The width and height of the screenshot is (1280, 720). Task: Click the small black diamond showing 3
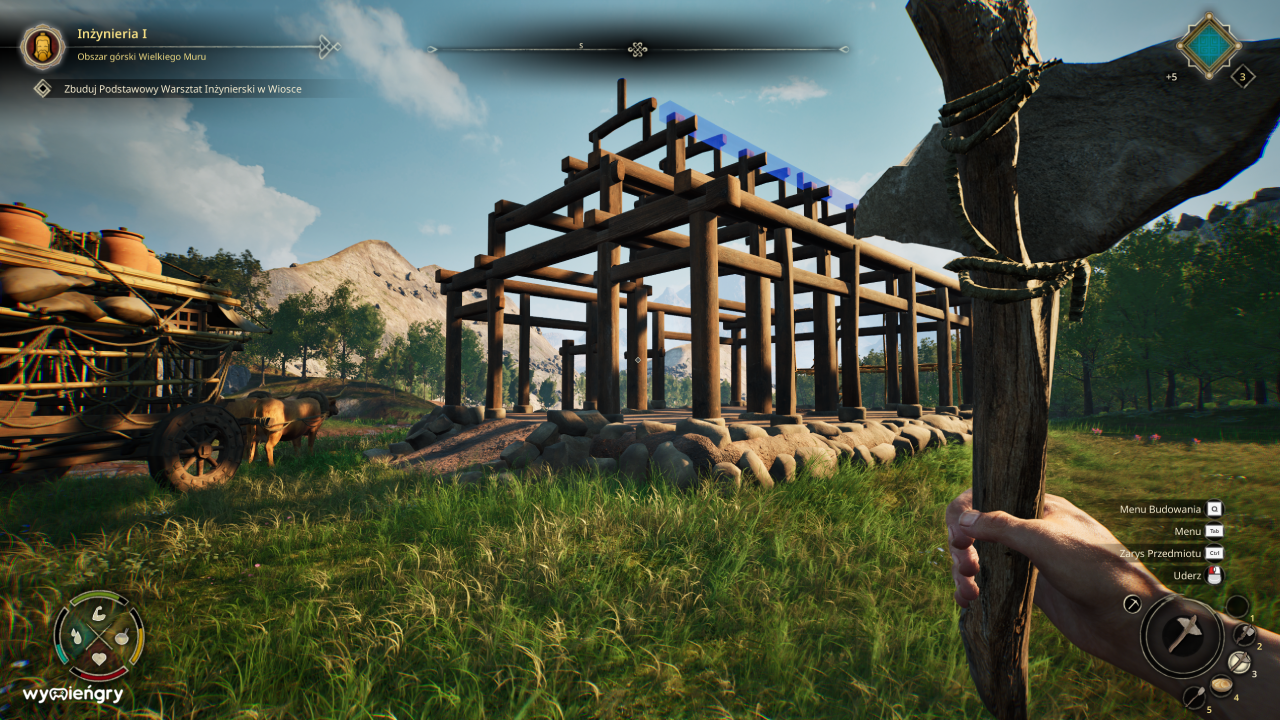pos(1243,75)
